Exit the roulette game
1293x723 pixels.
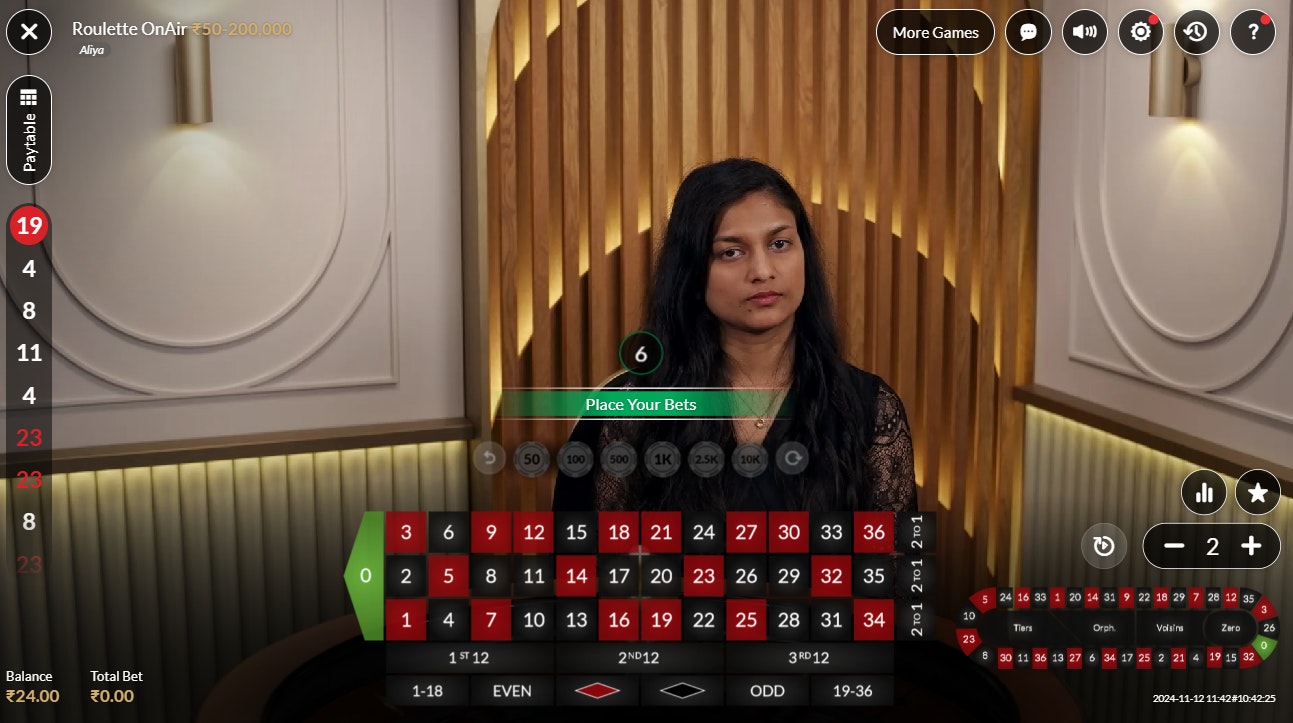pos(28,32)
